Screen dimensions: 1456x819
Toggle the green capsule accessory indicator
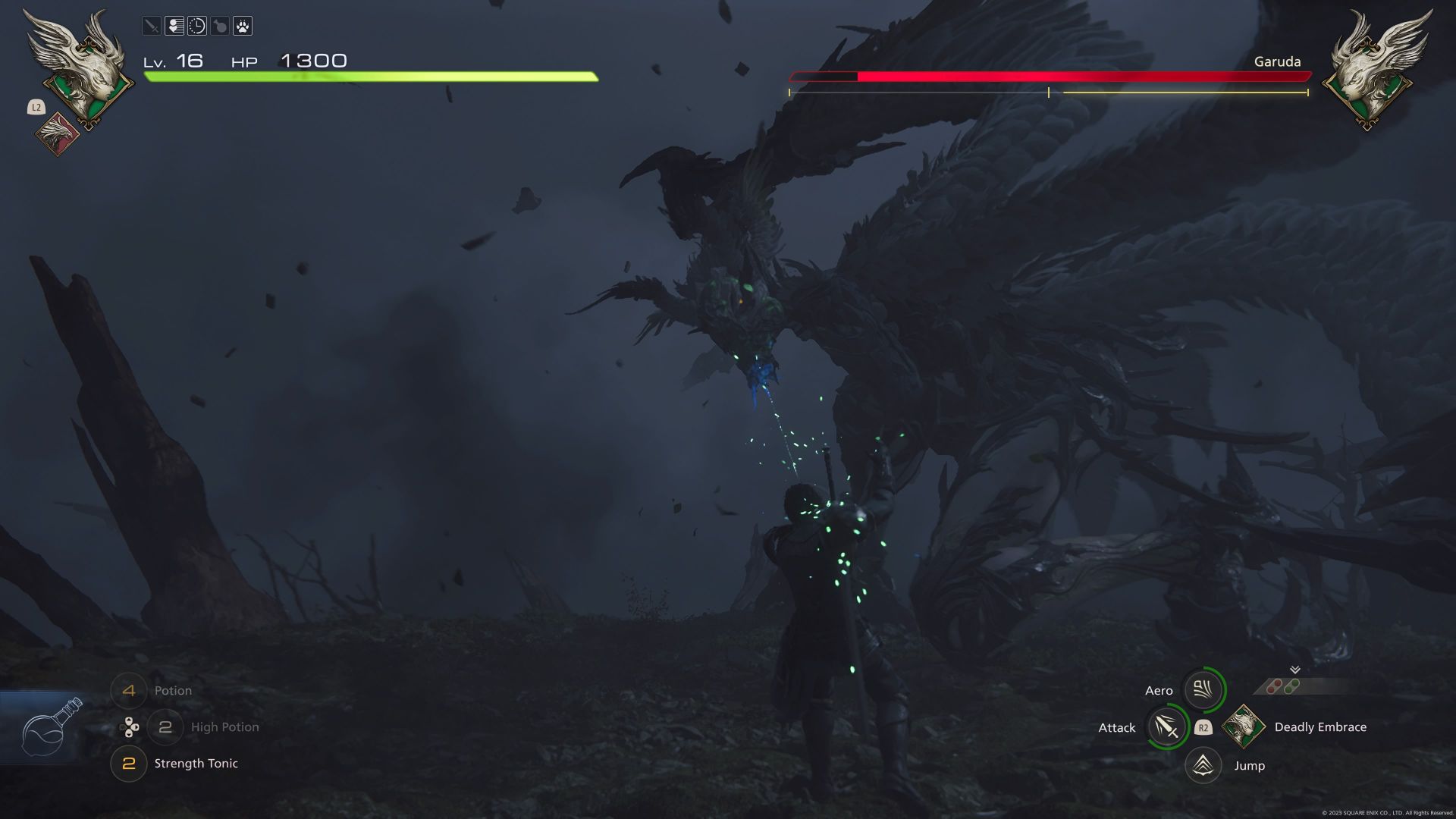(1291, 686)
